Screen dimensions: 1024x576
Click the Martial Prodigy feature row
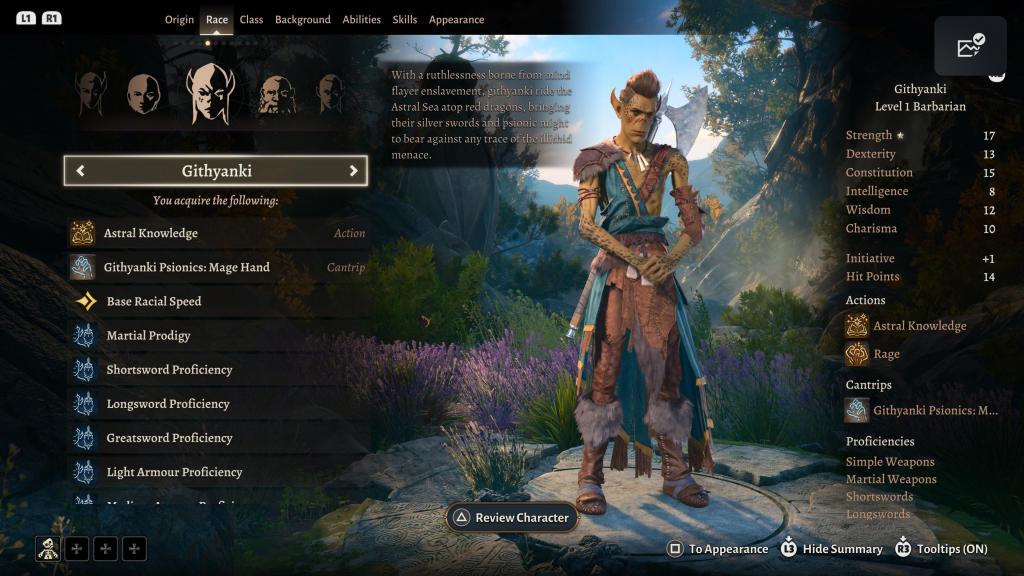216,335
